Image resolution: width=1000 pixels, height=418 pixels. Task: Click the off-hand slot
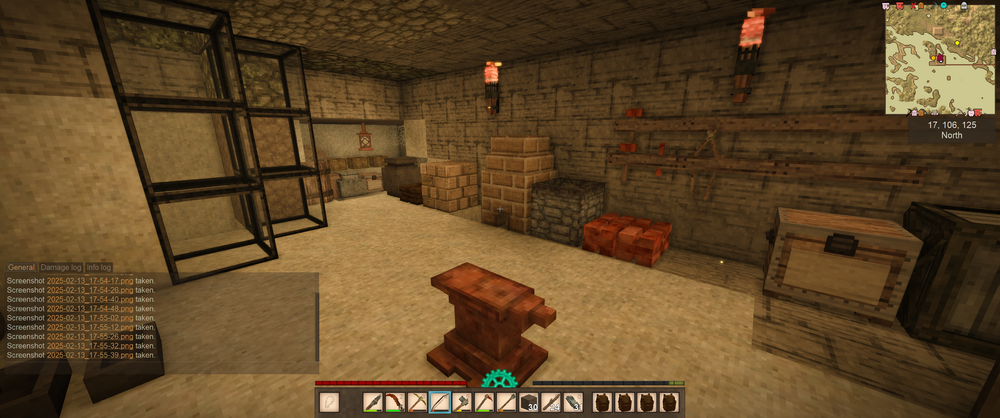(x=329, y=403)
